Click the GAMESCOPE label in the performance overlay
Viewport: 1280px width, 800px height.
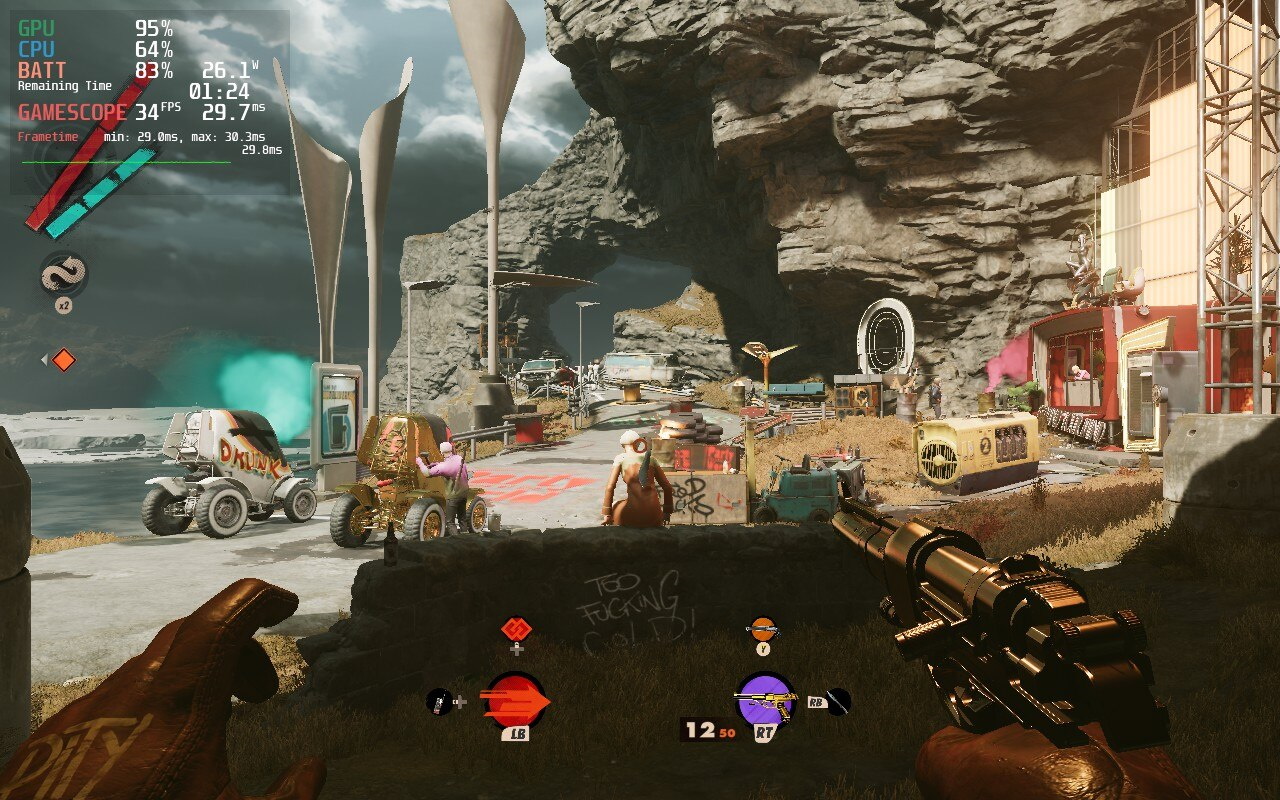[72, 112]
